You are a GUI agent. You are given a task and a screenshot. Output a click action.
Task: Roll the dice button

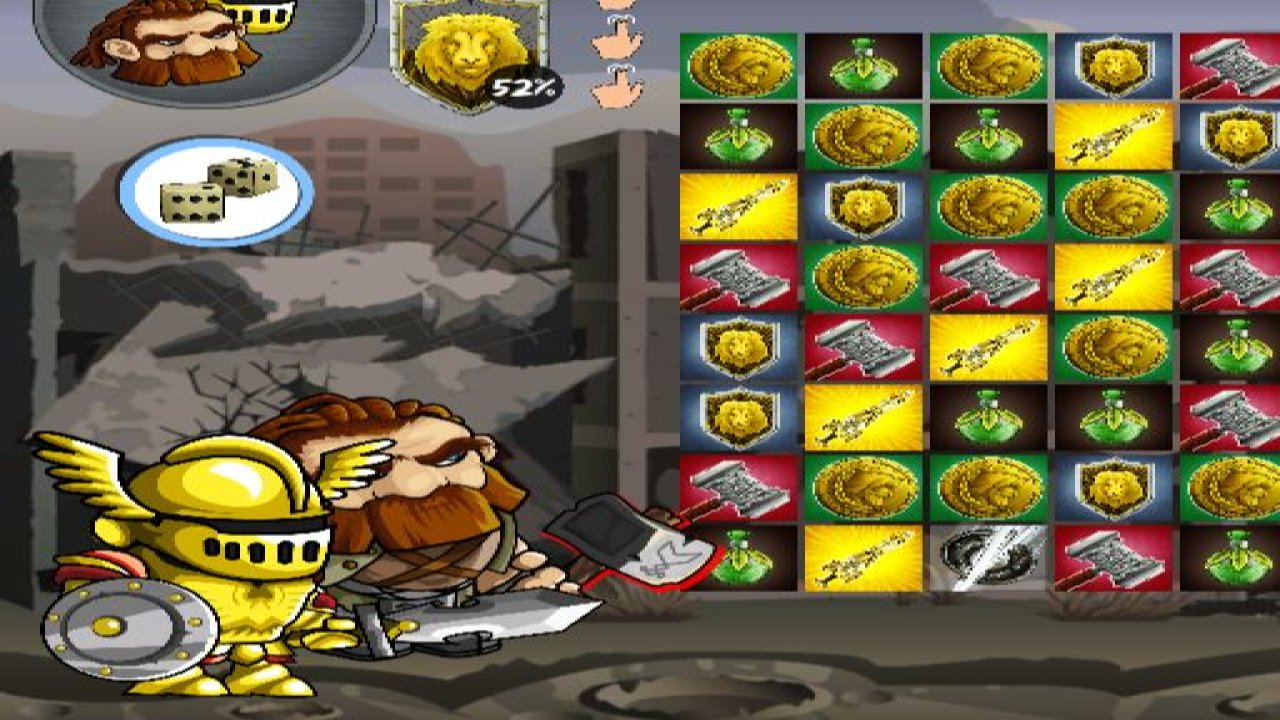click(216, 192)
